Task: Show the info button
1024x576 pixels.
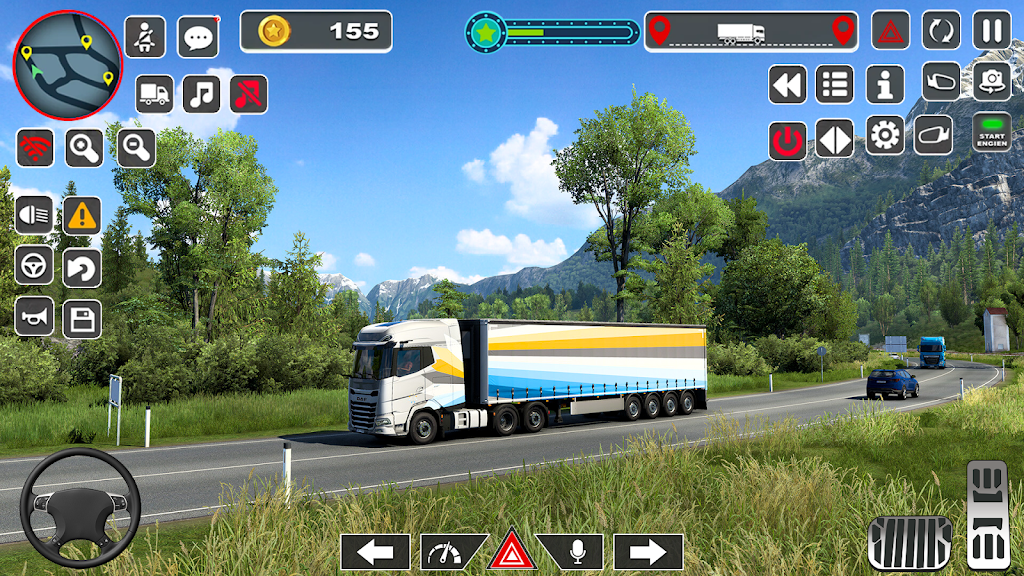Action: [885, 84]
